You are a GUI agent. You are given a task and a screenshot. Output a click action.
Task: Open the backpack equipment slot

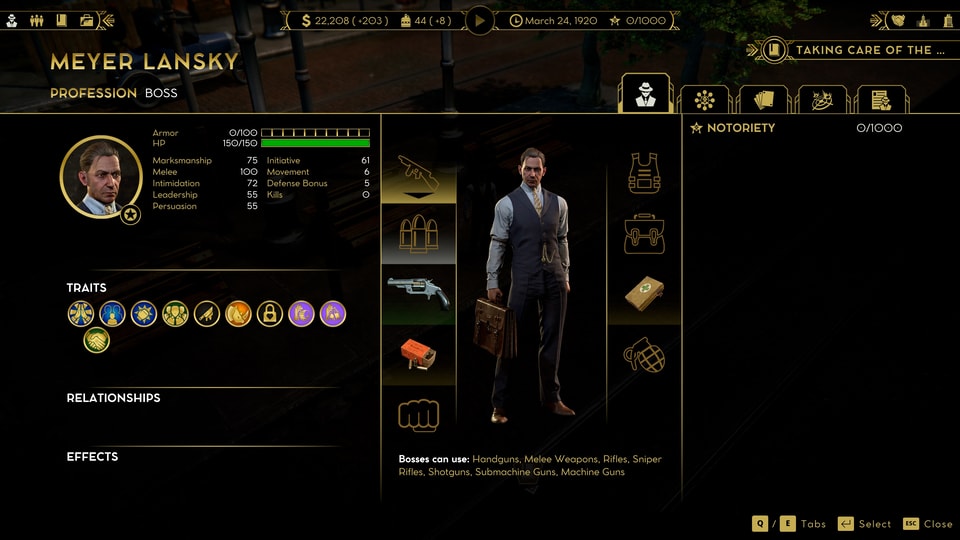(645, 233)
